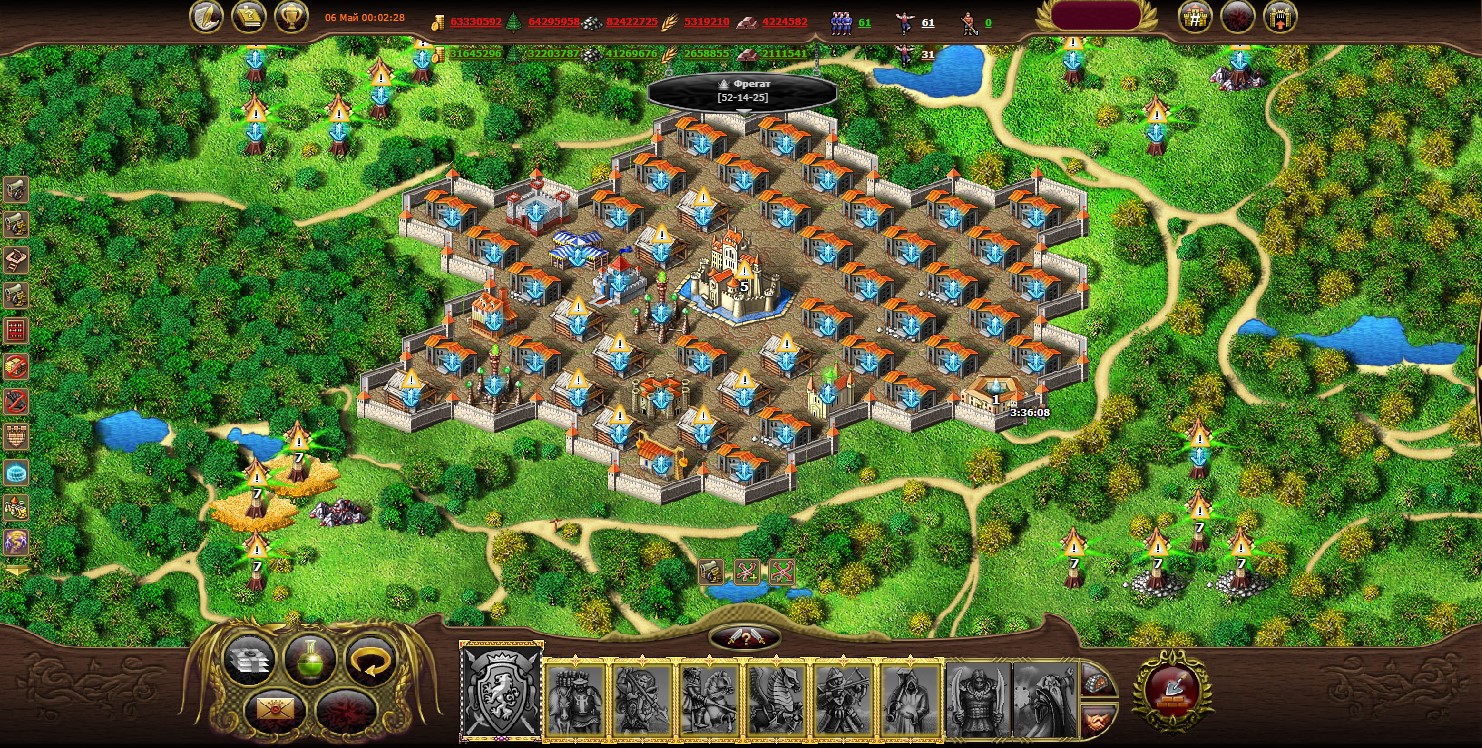Open the castle with orange arrow button

1280,17
